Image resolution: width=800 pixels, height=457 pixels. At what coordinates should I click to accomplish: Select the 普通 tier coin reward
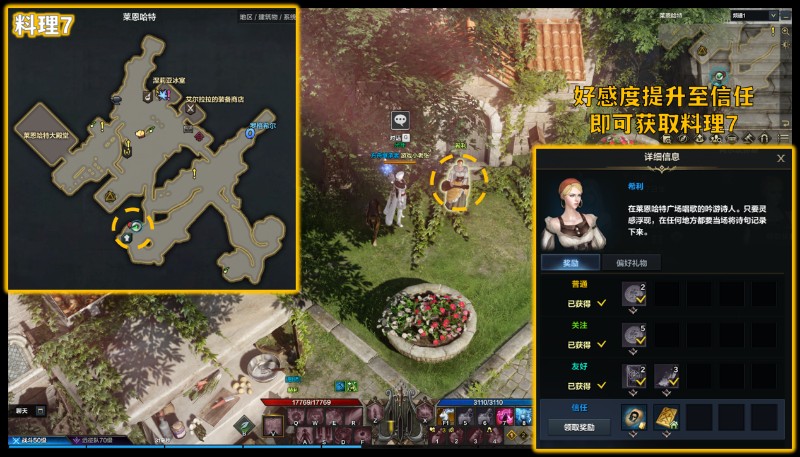[632, 293]
